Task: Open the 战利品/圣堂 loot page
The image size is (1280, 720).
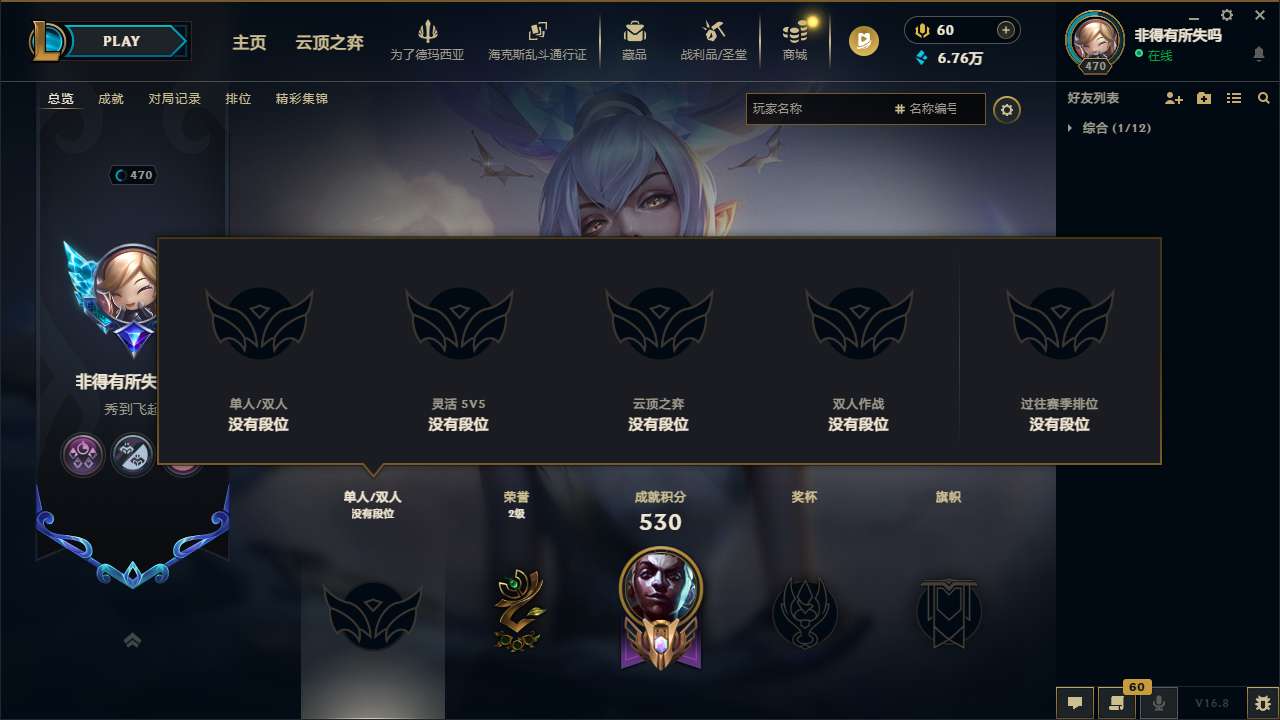Action: 713,41
